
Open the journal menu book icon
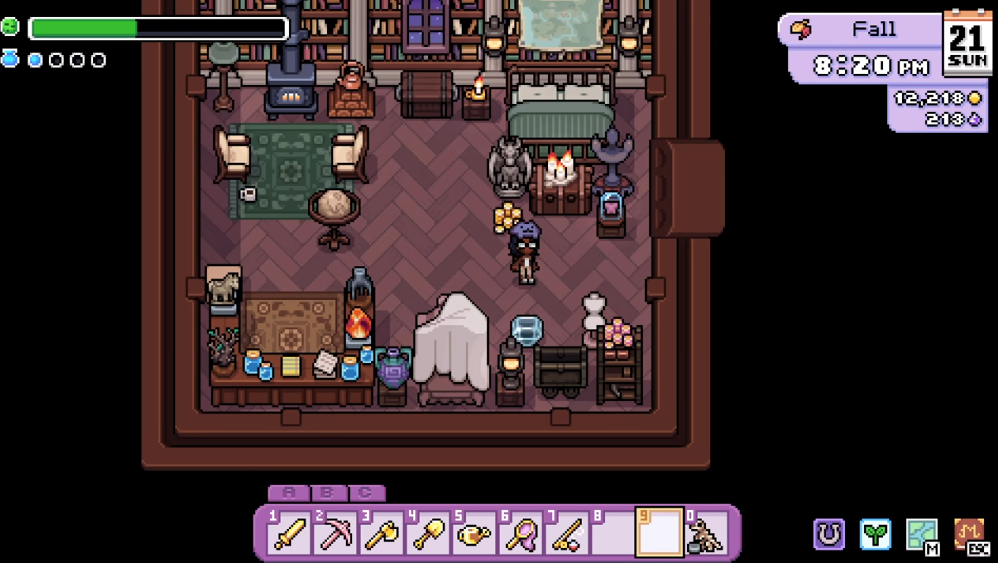click(x=969, y=534)
